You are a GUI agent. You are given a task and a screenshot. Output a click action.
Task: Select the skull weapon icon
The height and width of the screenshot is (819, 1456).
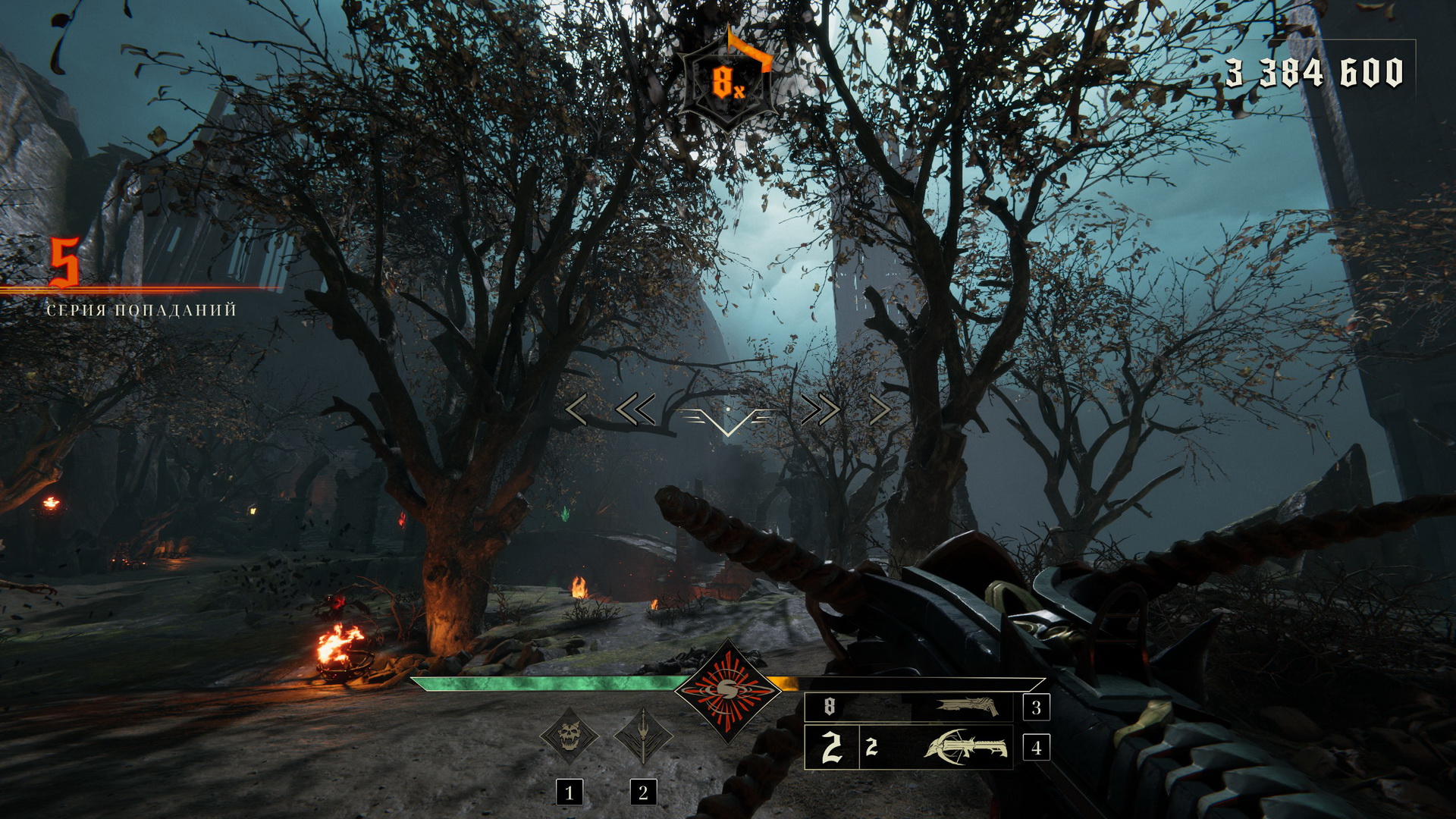569,736
